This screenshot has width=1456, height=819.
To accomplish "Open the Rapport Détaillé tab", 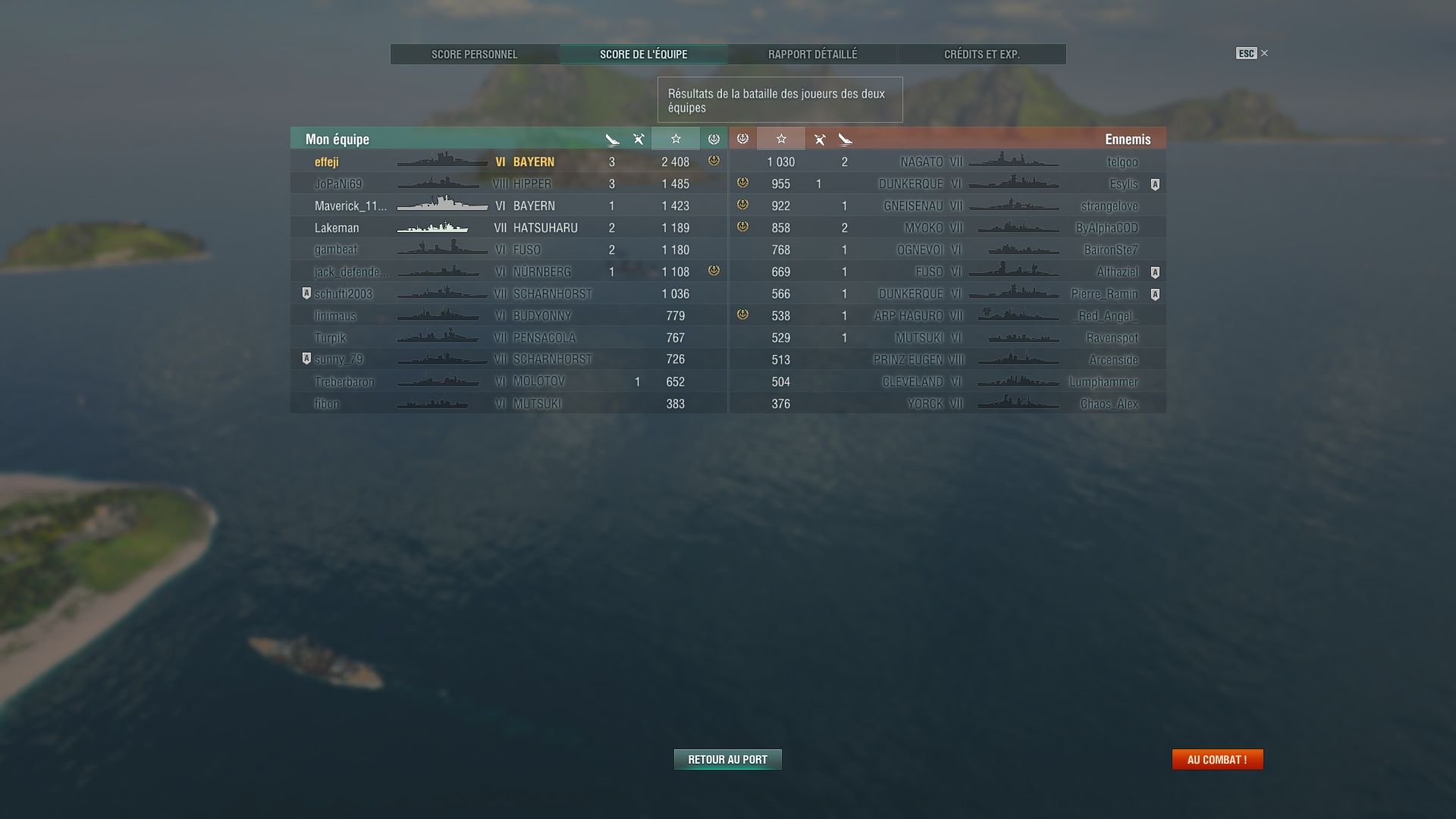I will click(x=812, y=54).
